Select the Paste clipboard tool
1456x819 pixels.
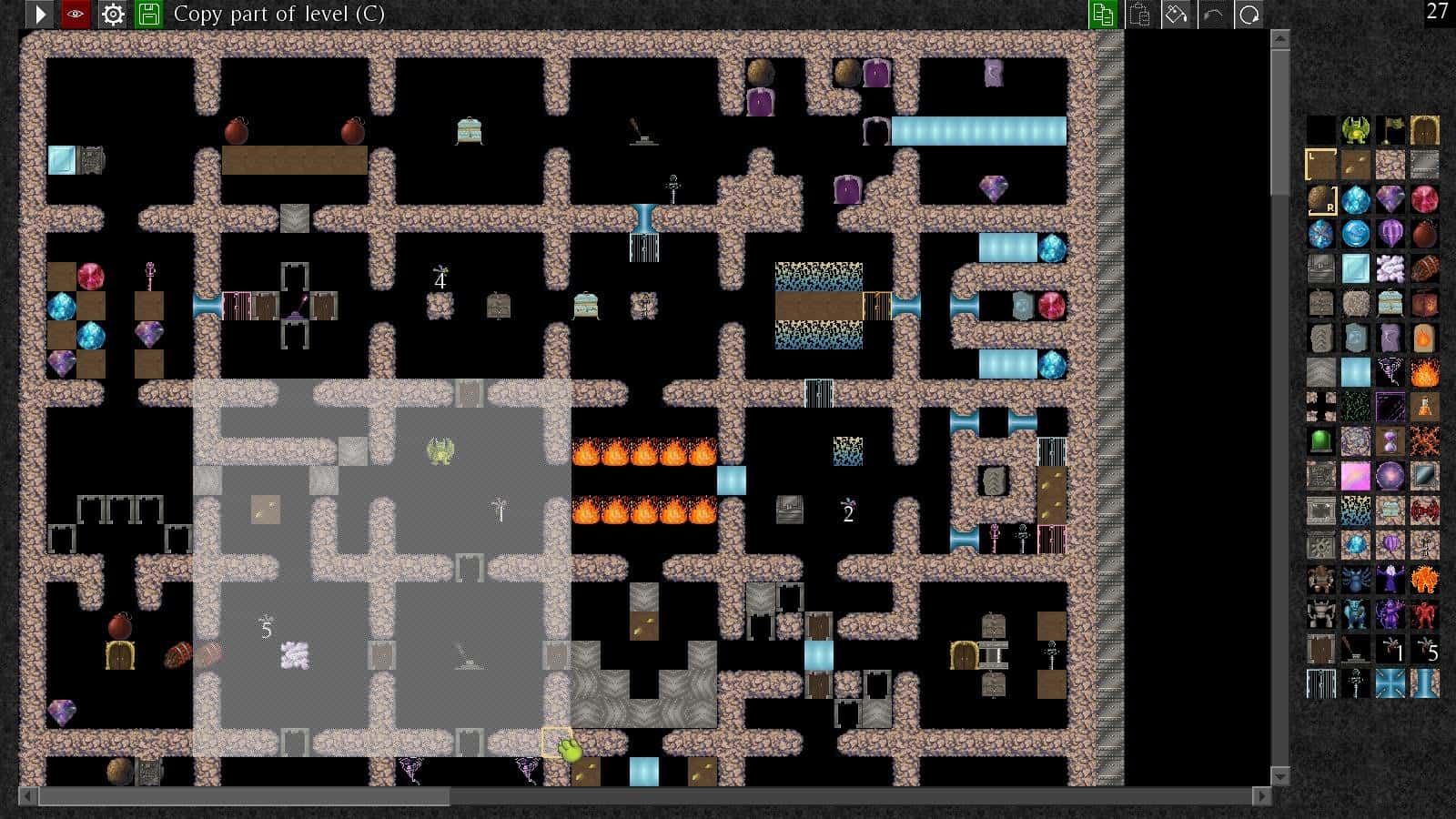[x=1138, y=14]
